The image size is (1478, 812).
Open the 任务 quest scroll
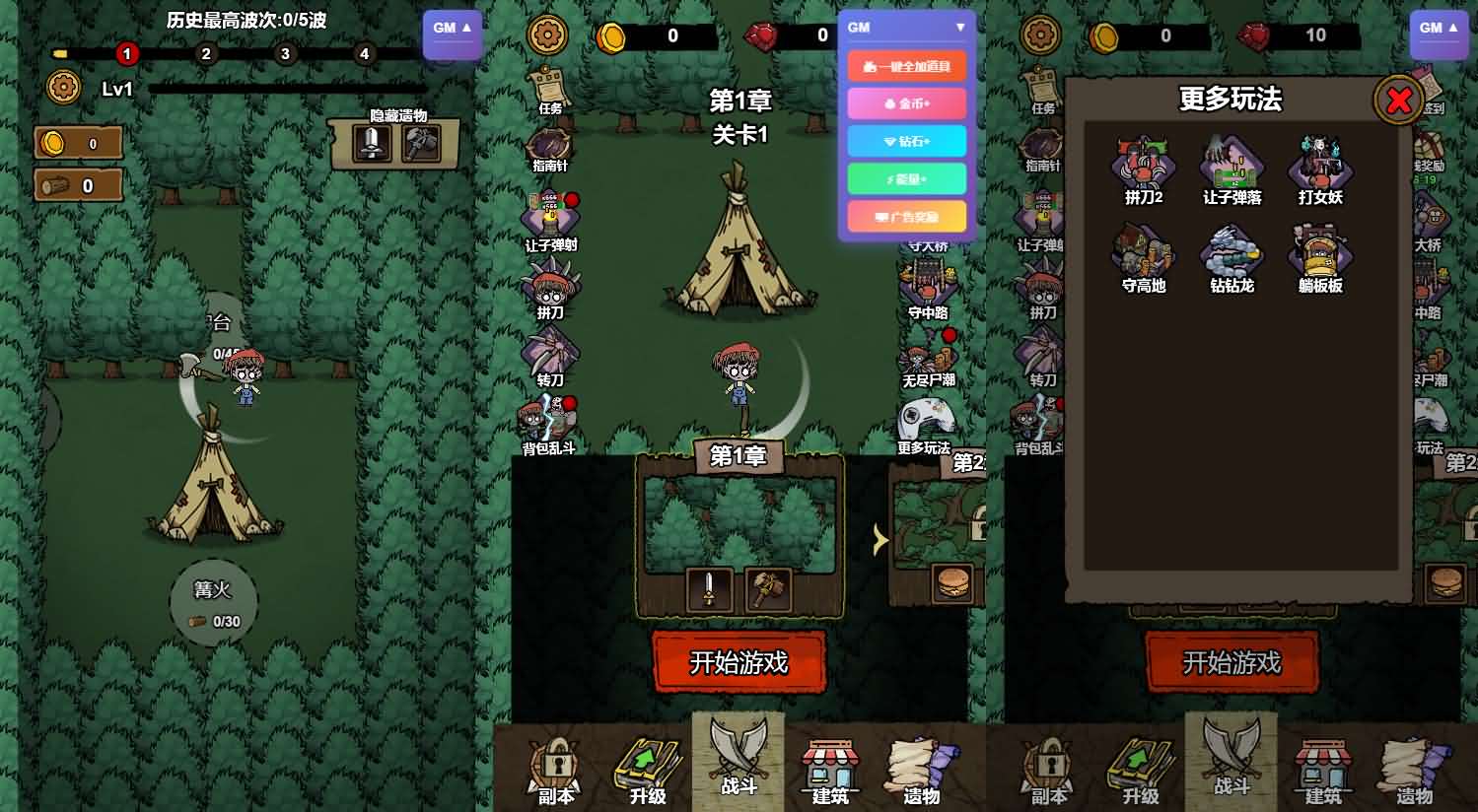pos(548,84)
